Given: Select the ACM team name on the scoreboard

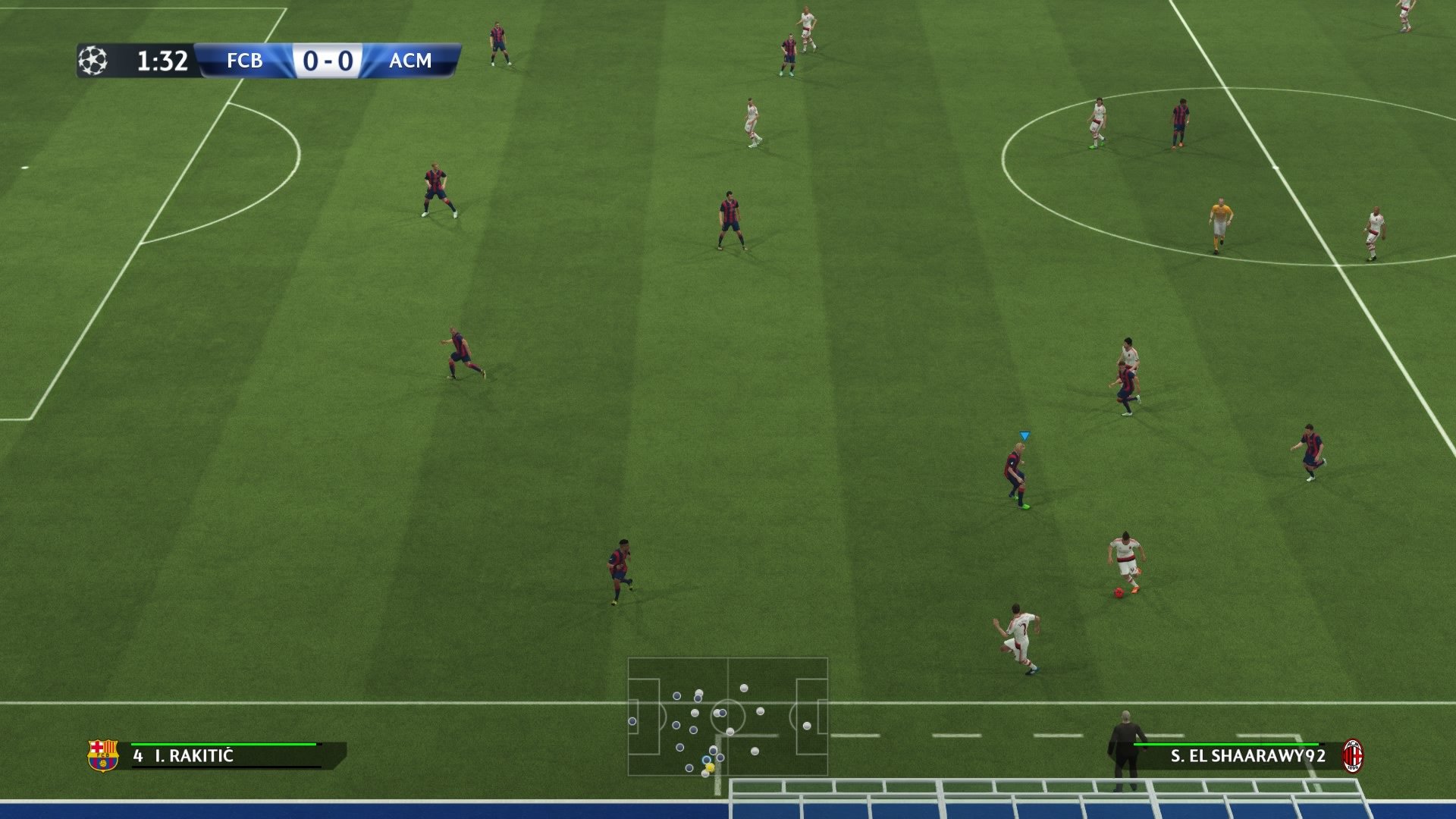Looking at the screenshot, I should [x=410, y=61].
